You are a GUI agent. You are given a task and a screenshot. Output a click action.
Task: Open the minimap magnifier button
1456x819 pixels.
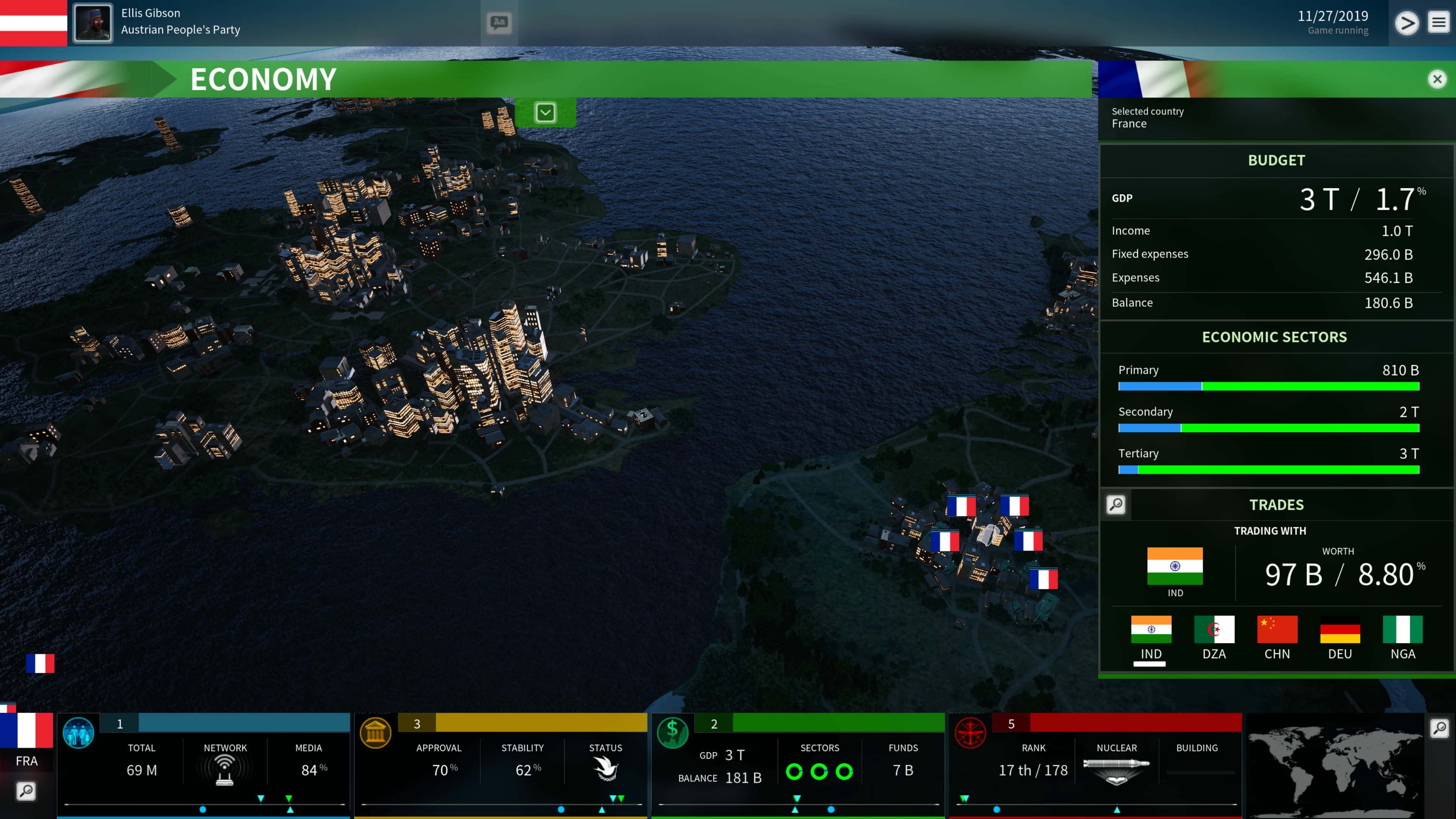tap(1439, 728)
